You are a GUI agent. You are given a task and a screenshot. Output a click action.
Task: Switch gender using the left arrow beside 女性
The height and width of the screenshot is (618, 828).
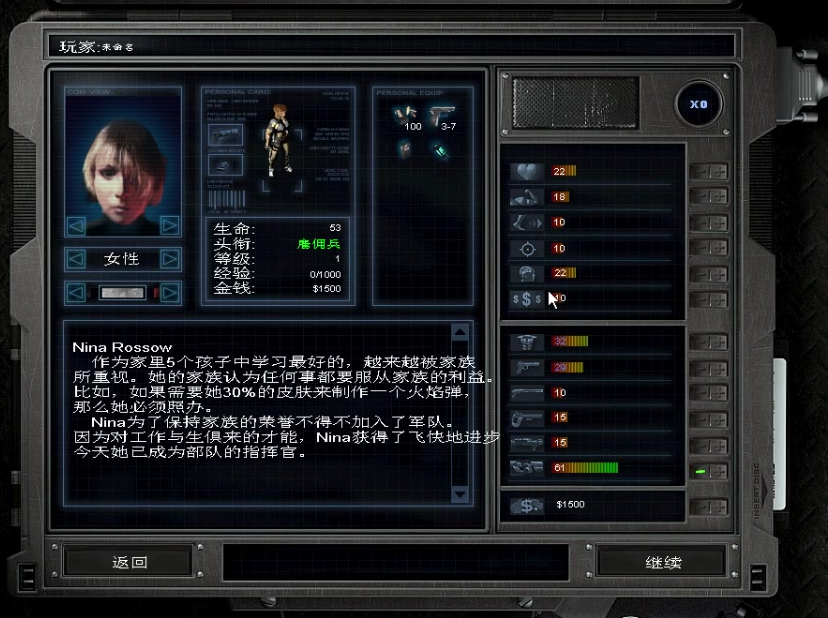click(76, 260)
